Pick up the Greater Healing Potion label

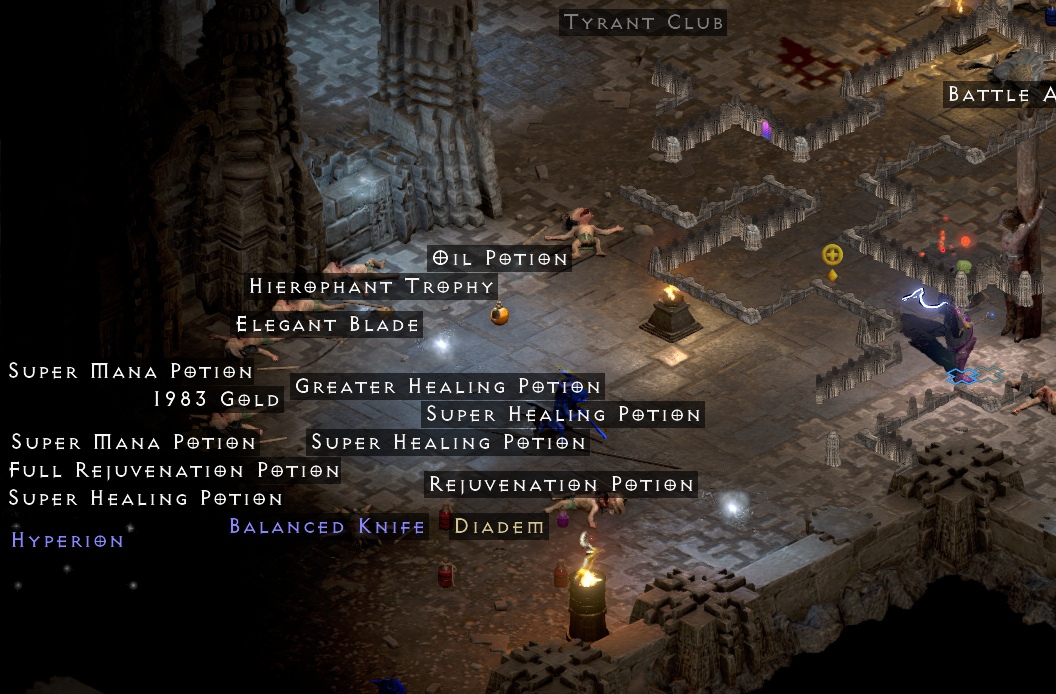(448, 386)
